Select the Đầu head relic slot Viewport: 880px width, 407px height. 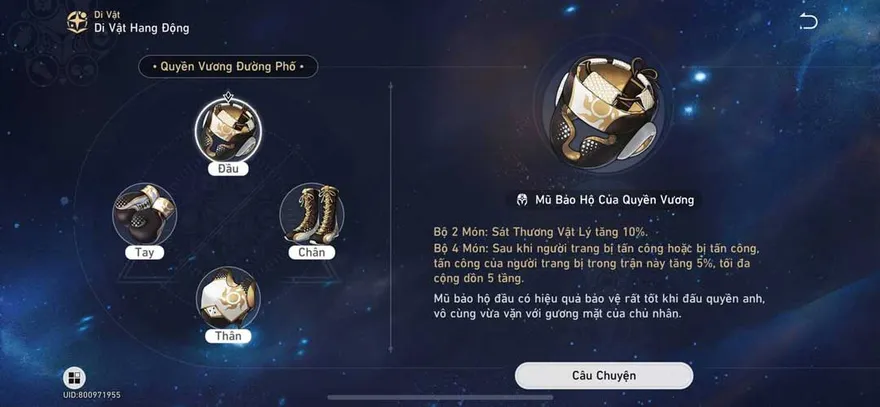[x=229, y=130]
